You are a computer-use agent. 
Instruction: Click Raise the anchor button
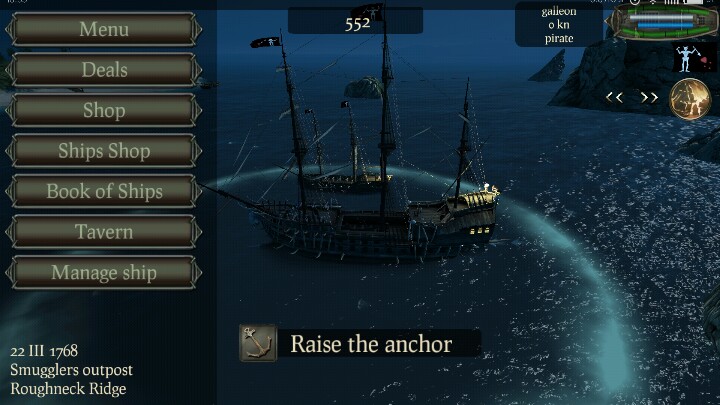pos(360,344)
